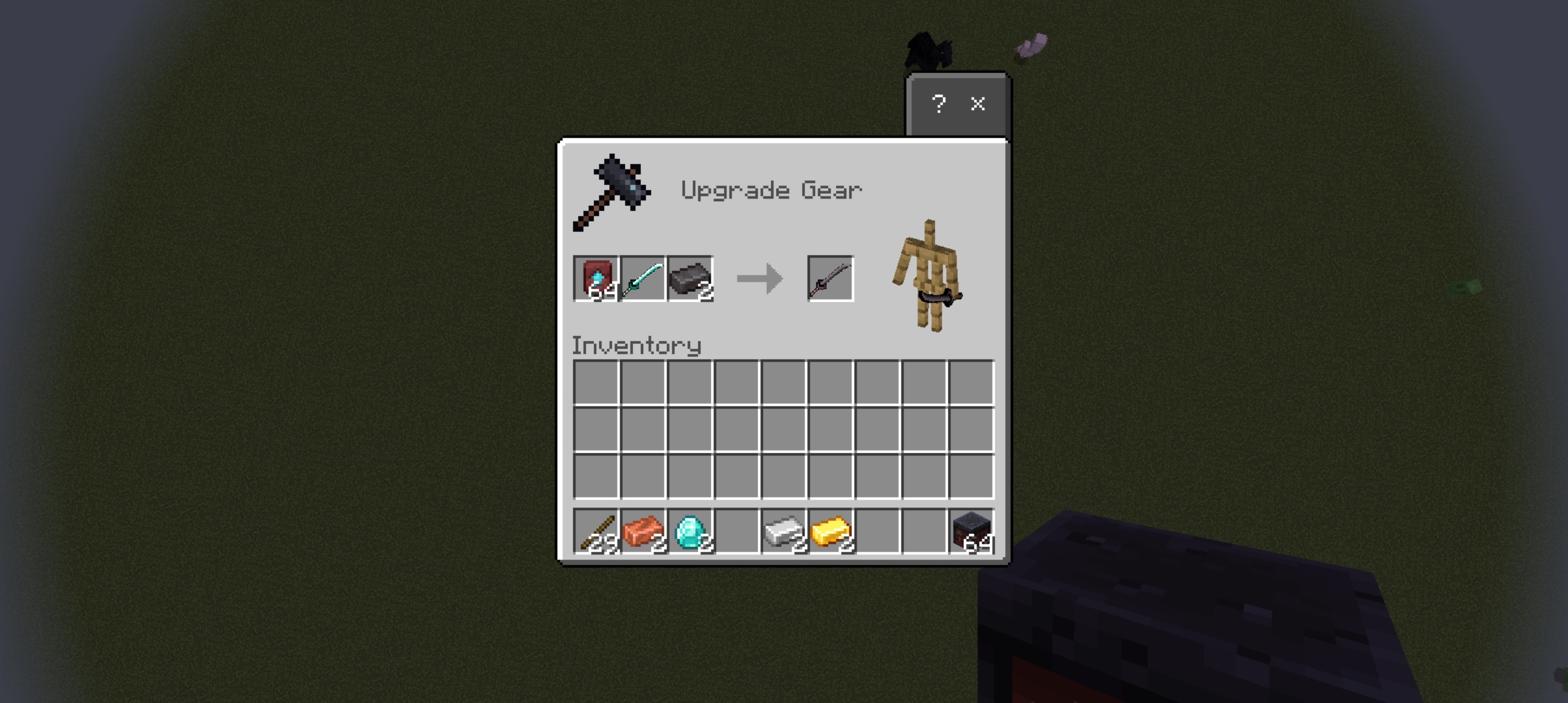The image size is (1568, 703).
Task: Click the empty hotbar slot right of the gold ingots
Action: click(877, 532)
